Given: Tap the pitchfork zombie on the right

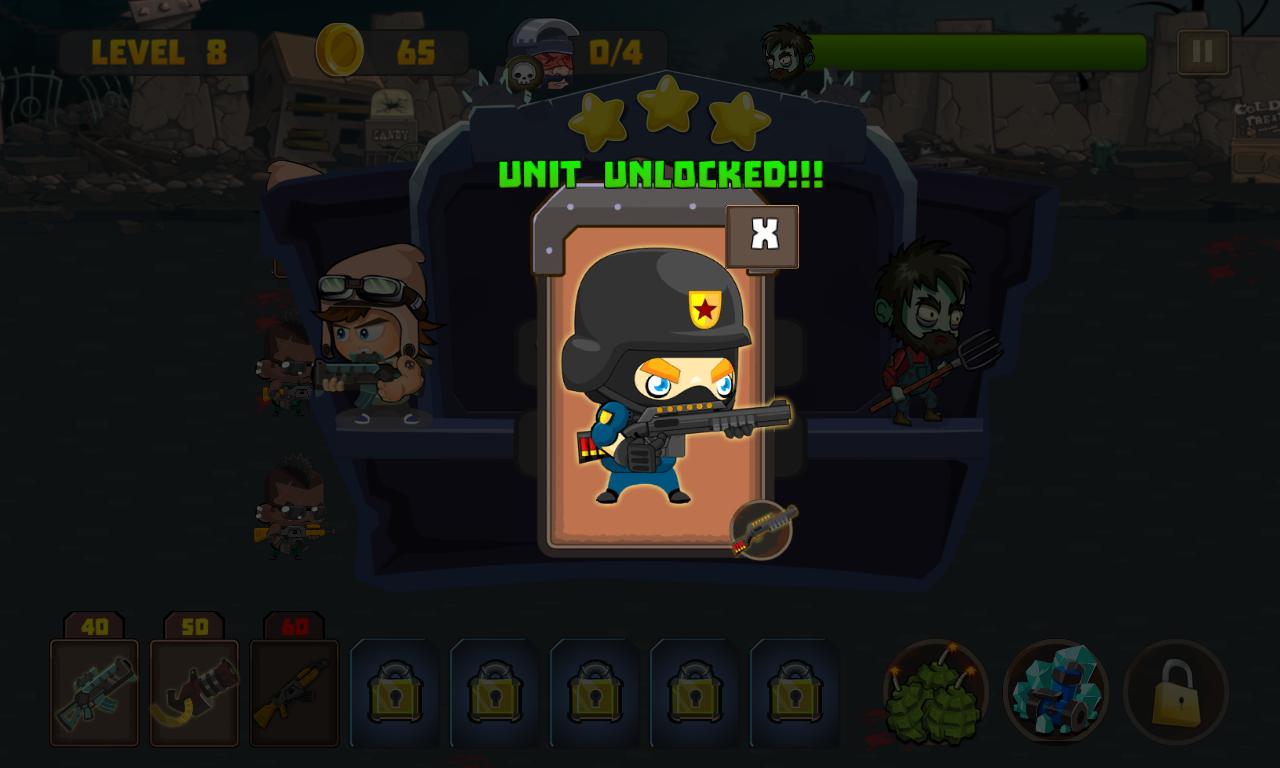Looking at the screenshot, I should (x=930, y=340).
